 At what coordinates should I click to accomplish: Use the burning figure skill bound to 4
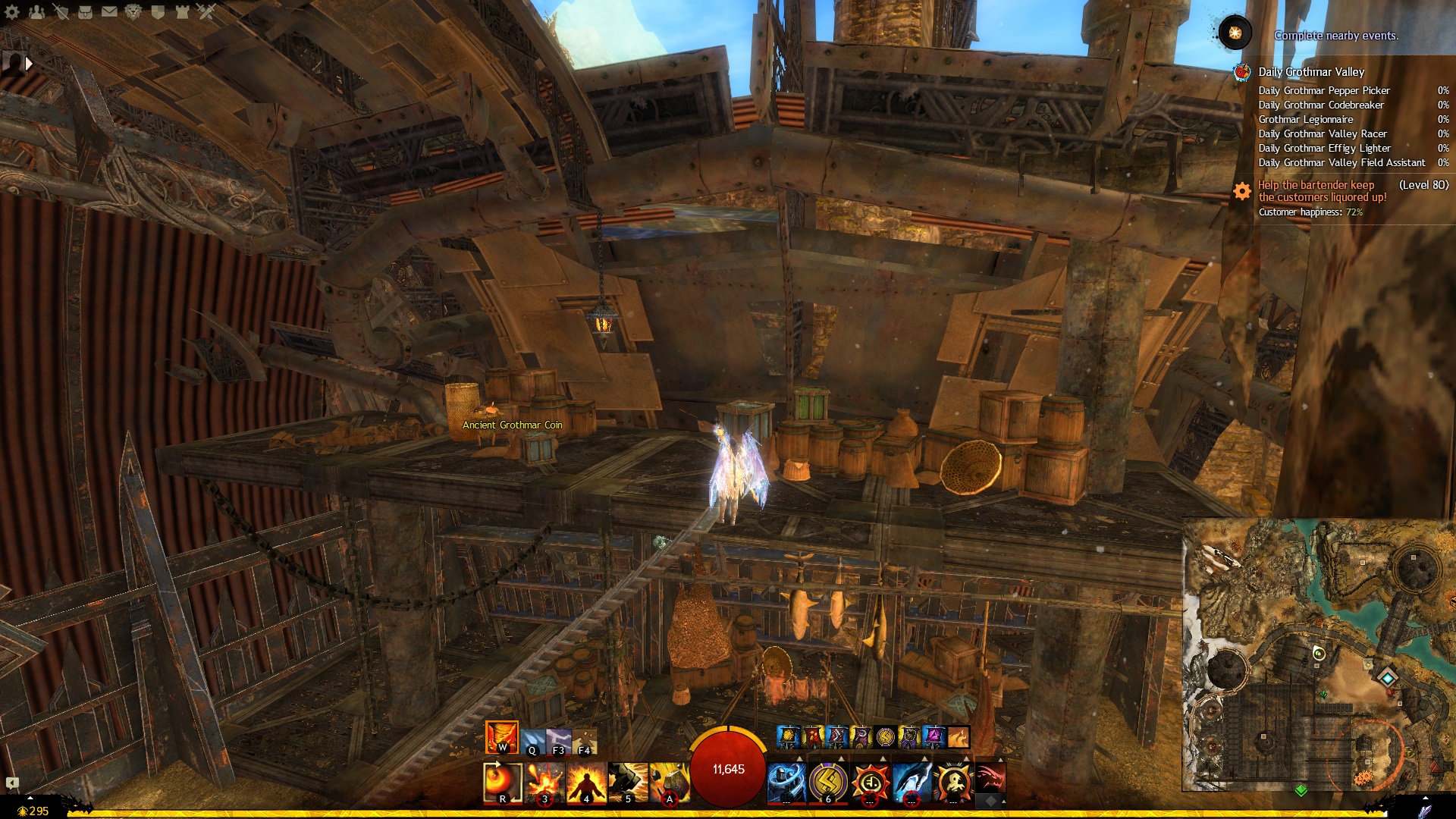pos(586,783)
